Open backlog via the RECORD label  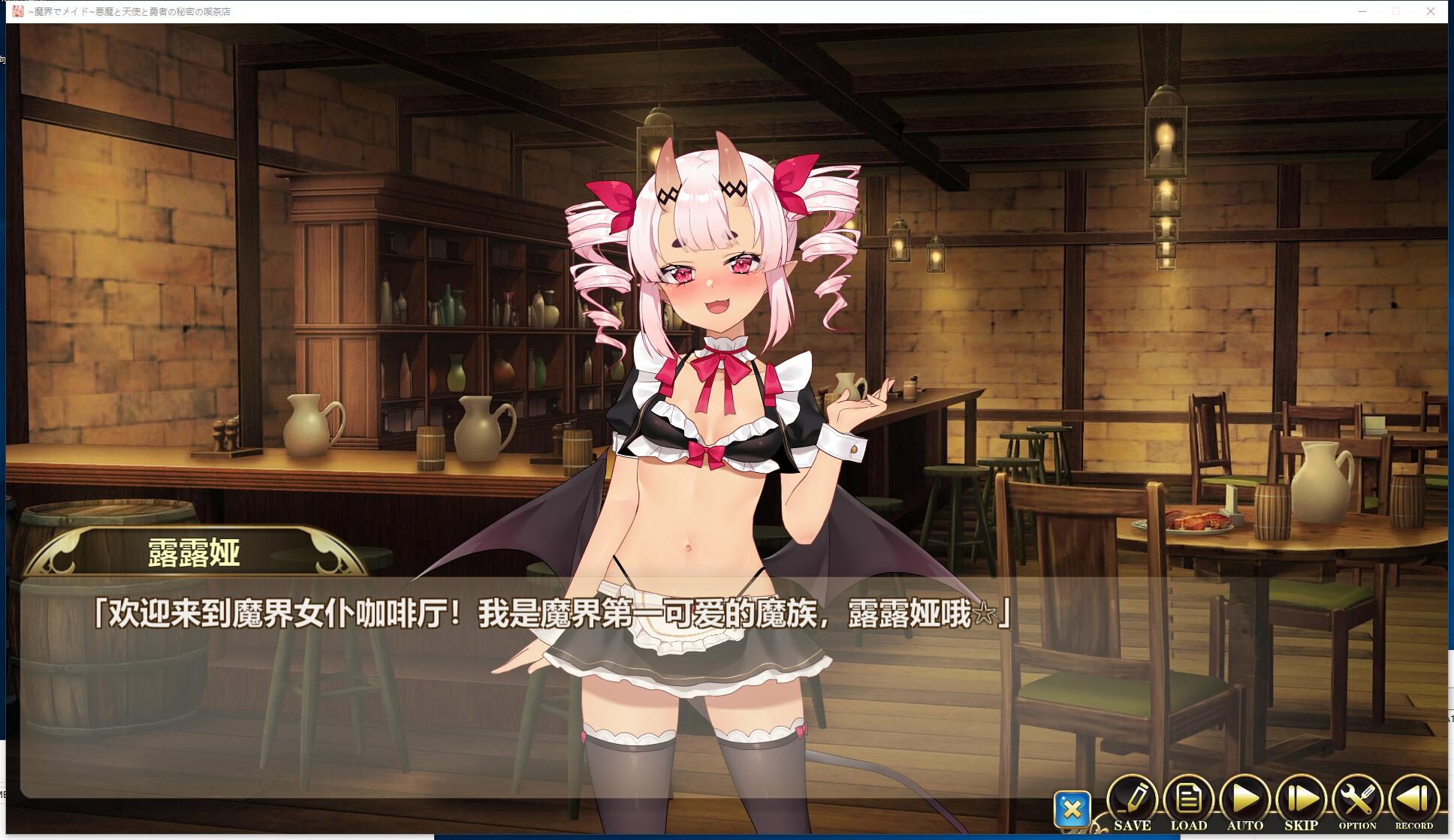[x=1416, y=824]
